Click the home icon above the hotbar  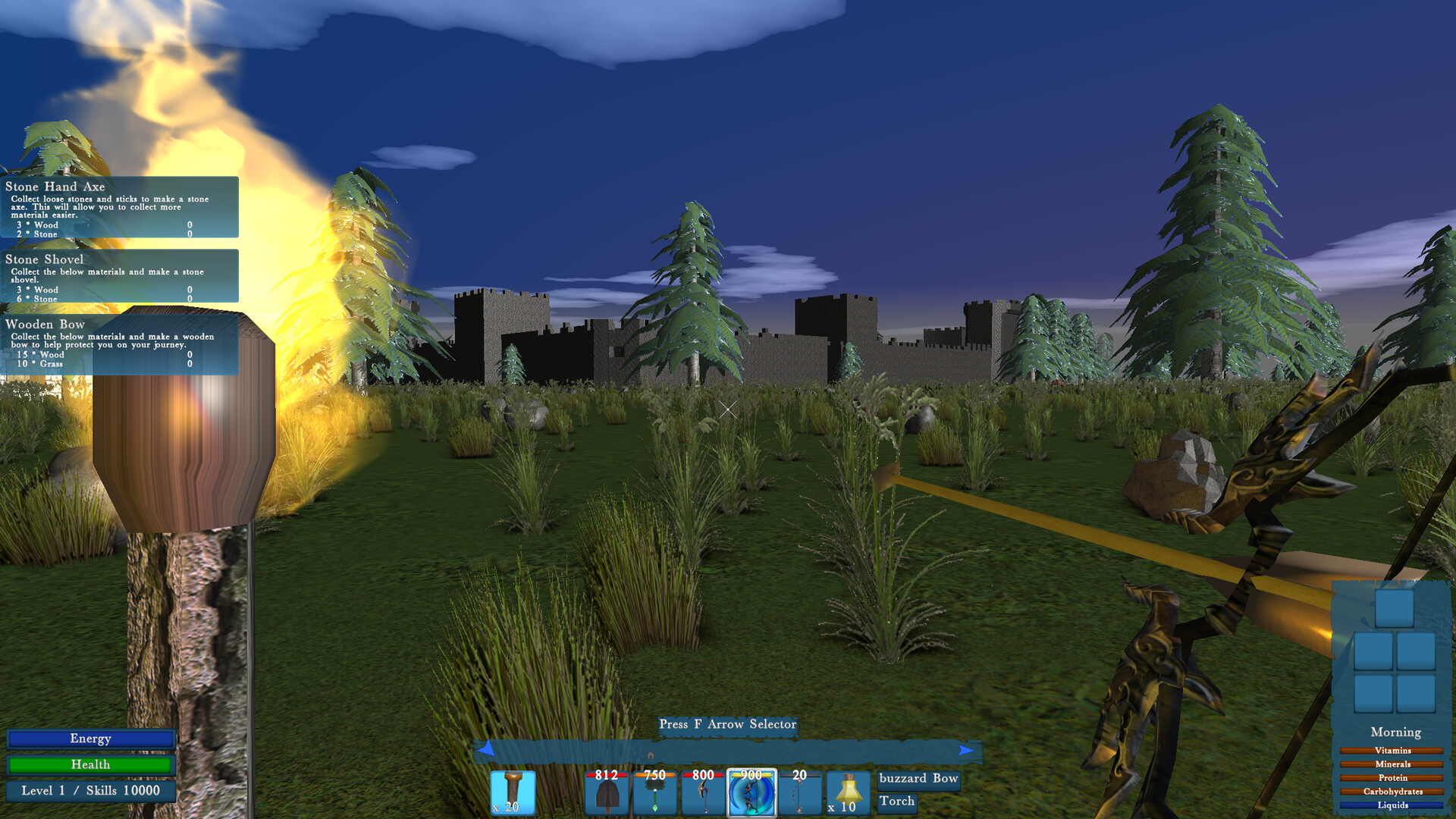pos(650,755)
